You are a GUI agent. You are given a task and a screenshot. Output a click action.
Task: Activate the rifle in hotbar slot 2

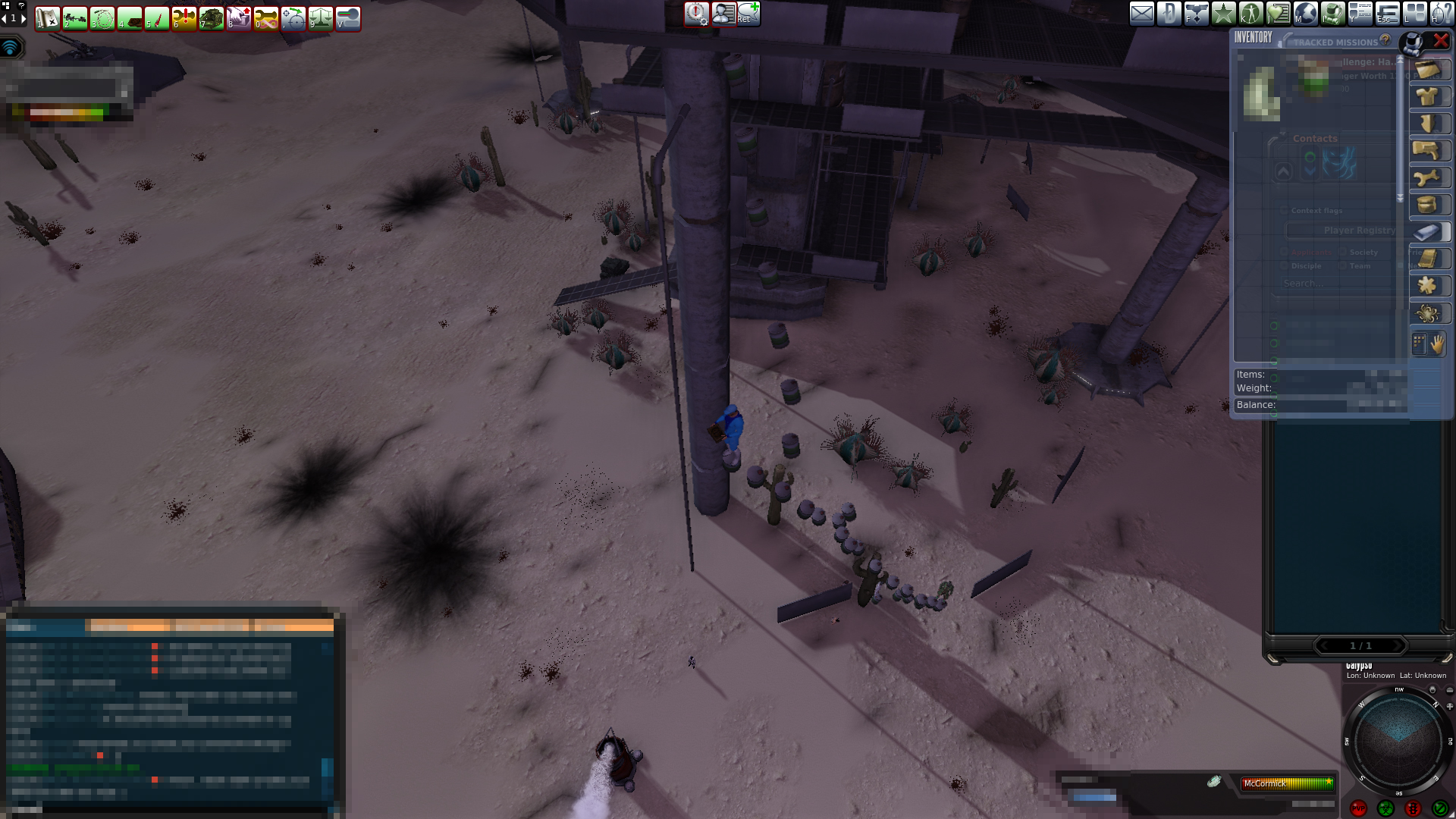pos(75,18)
